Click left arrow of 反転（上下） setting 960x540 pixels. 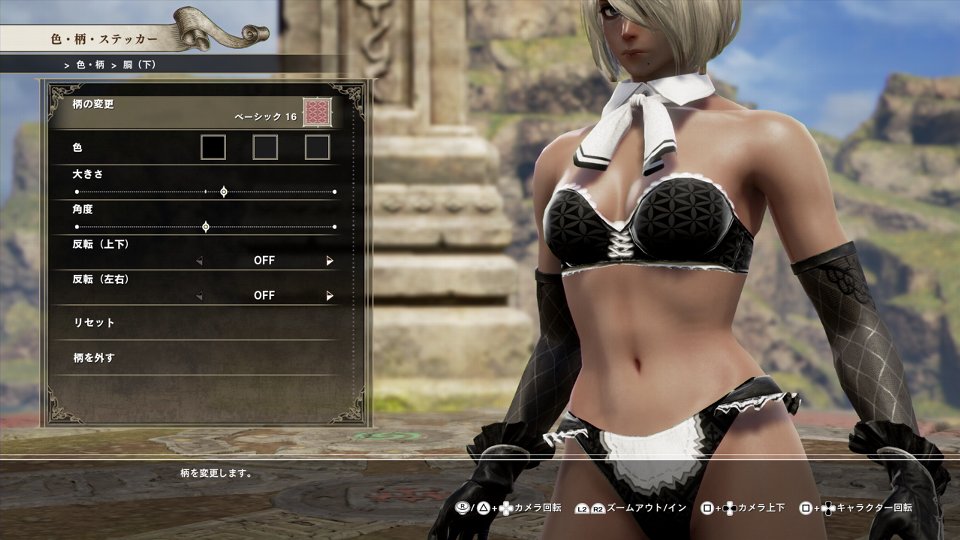click(x=198, y=261)
